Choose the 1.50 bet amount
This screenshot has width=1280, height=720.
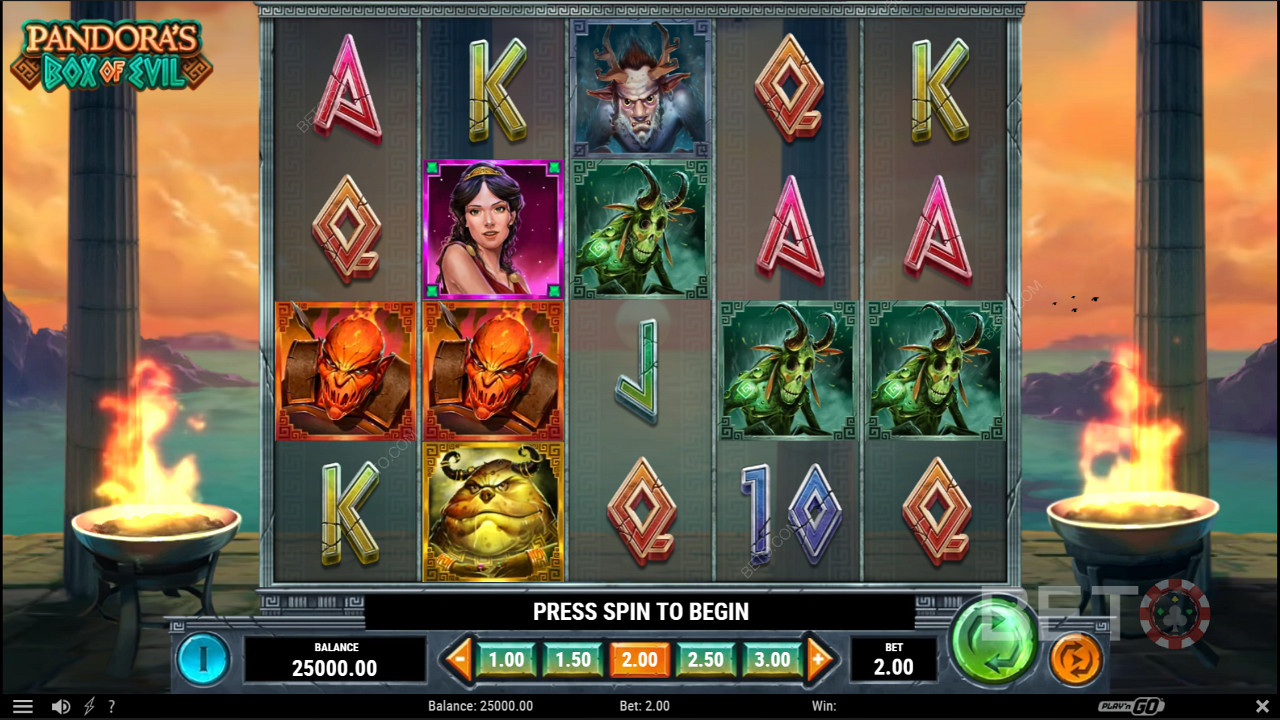(x=573, y=660)
